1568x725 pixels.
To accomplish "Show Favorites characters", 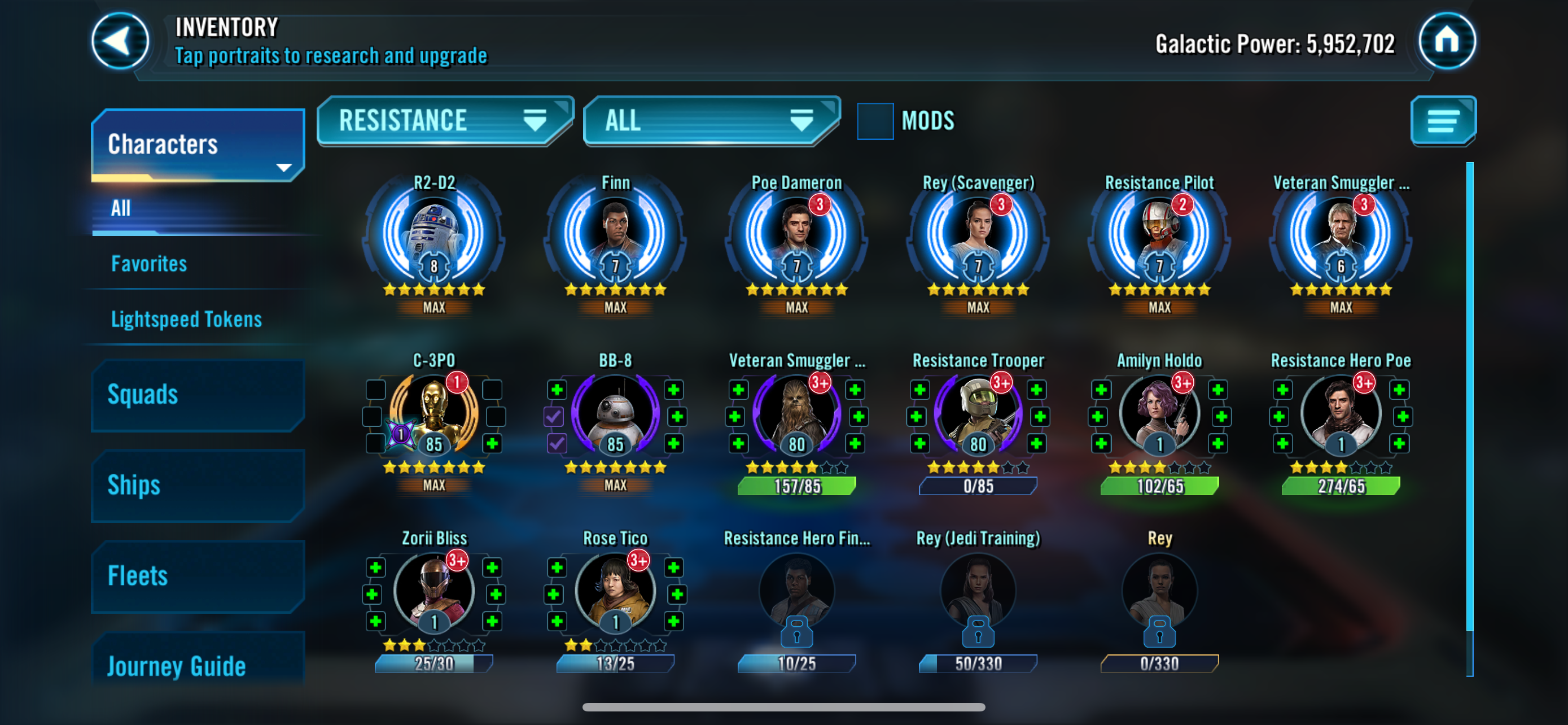I will (x=149, y=264).
